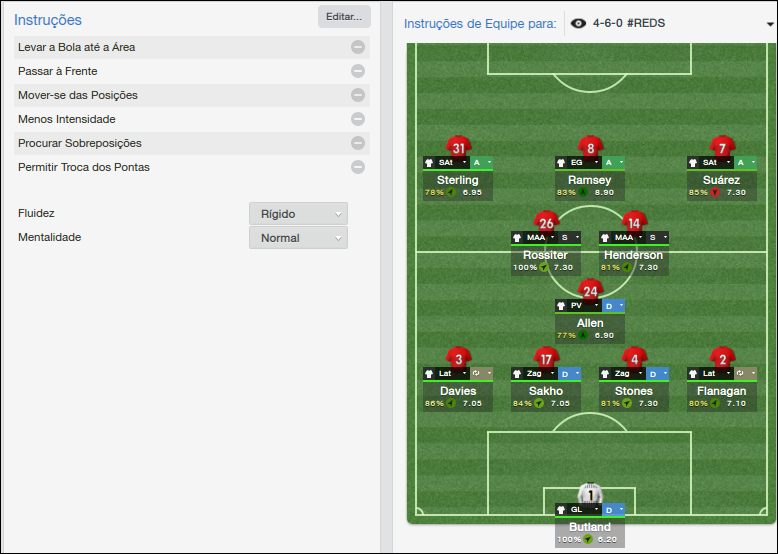The width and height of the screenshot is (778, 554).
Task: Open the Editar instructions button
Action: coord(344,17)
